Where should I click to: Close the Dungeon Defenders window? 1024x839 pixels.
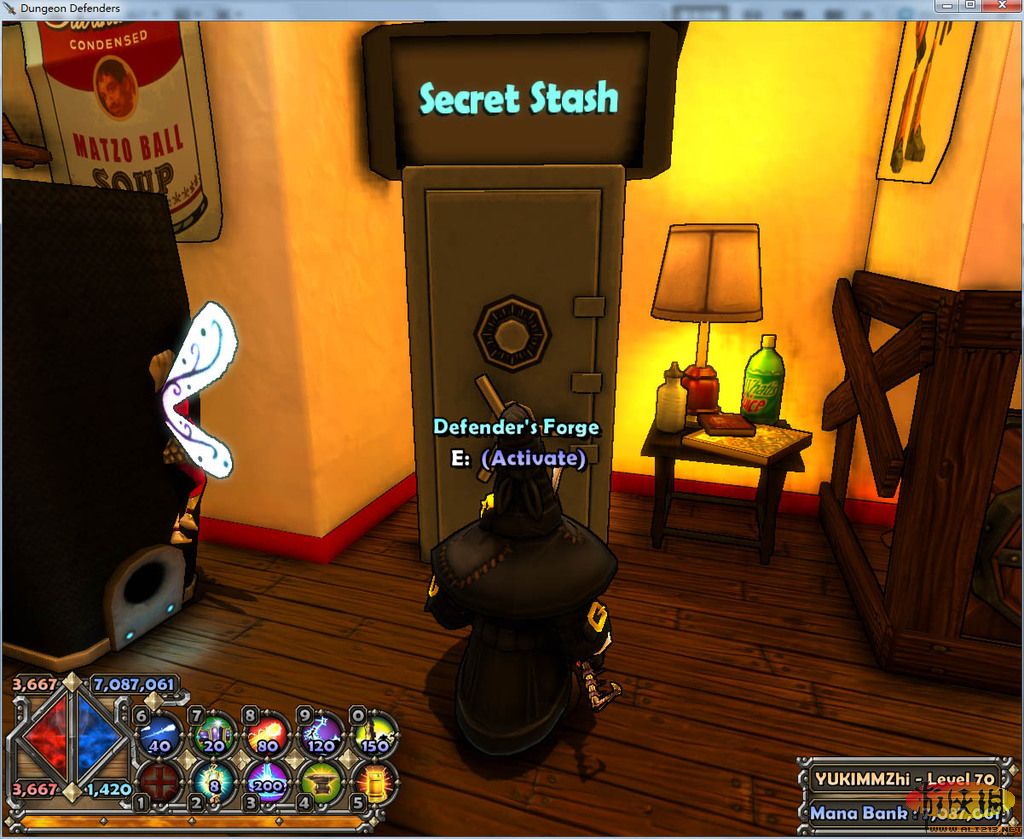pos(1001,6)
